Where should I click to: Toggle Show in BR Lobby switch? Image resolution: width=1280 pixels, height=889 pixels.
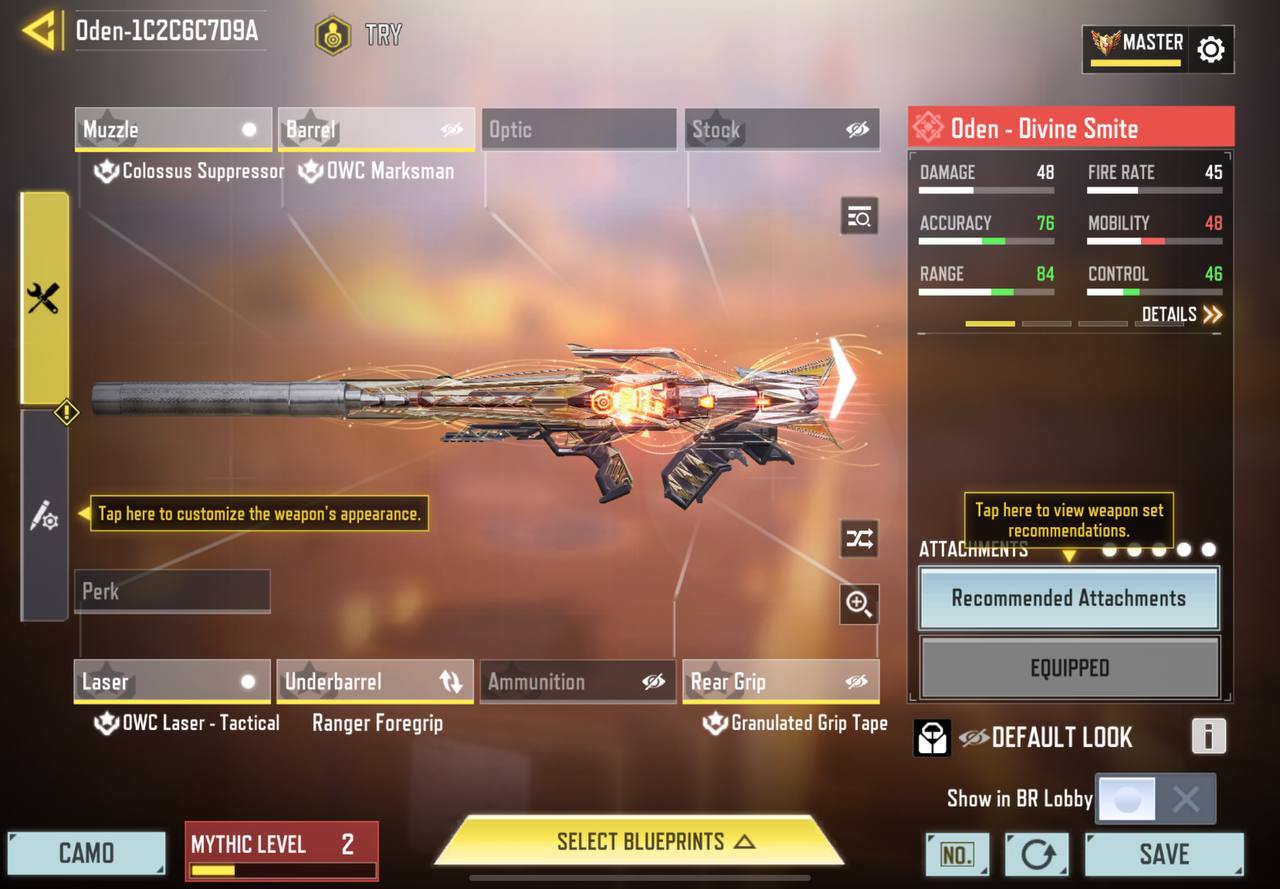(1155, 799)
